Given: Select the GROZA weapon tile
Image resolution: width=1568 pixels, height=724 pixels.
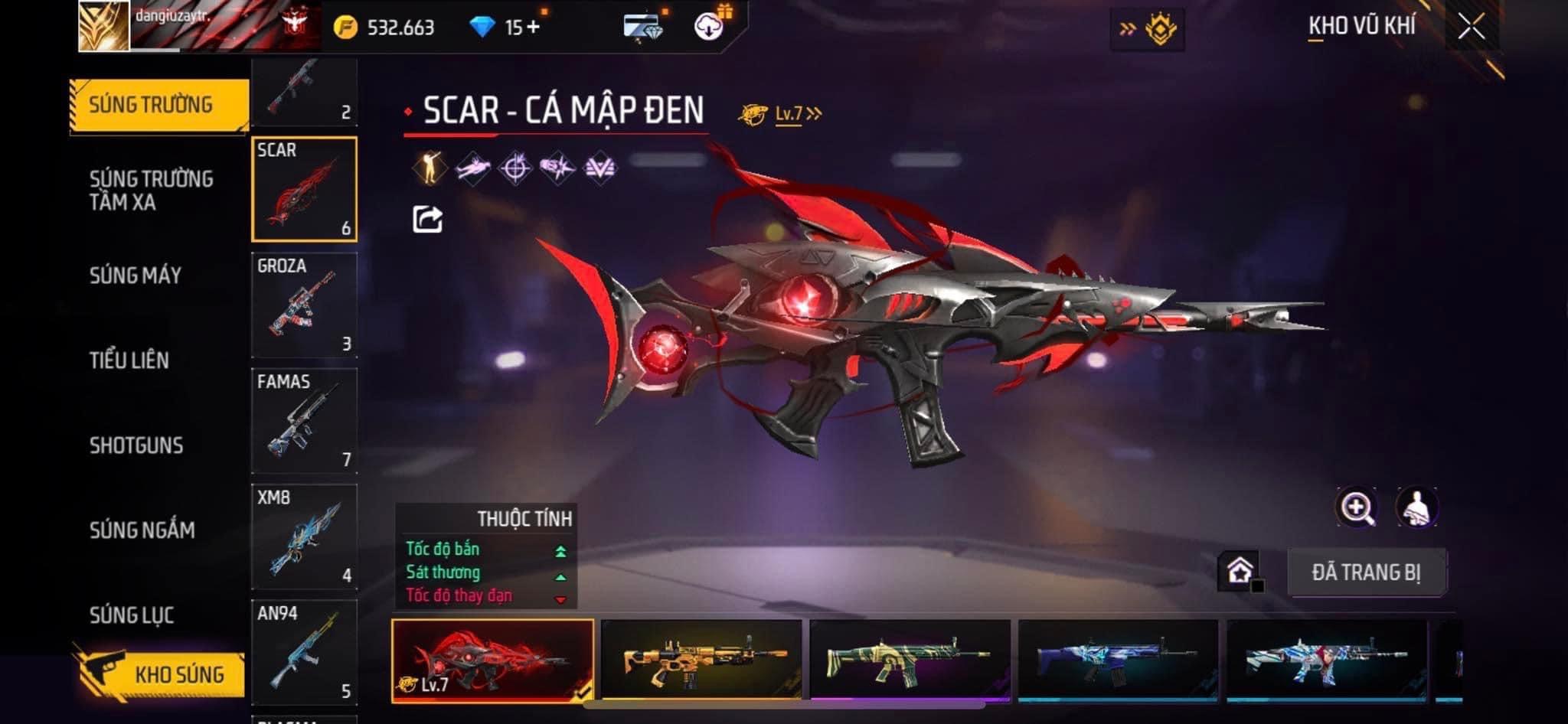Looking at the screenshot, I should pos(304,305).
